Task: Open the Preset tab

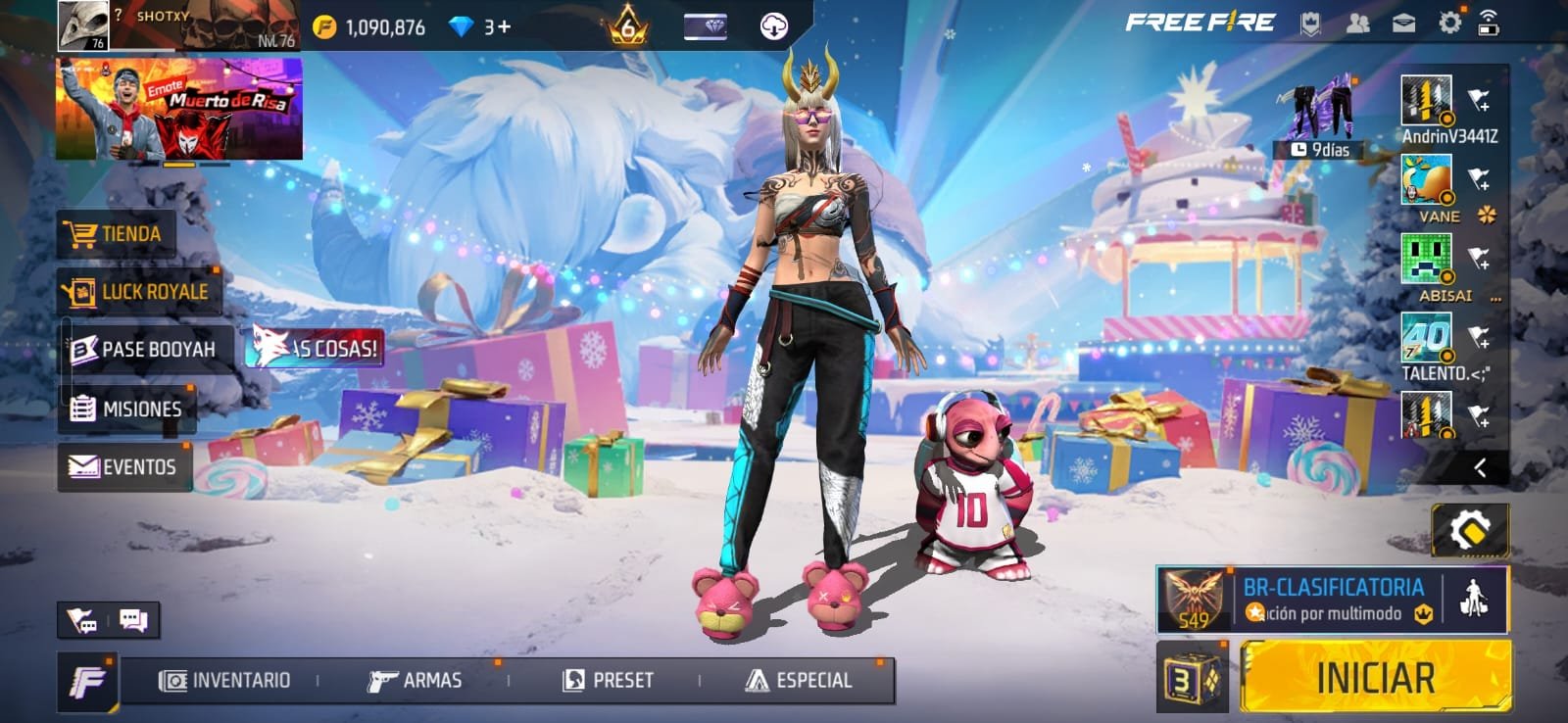Action: (609, 680)
